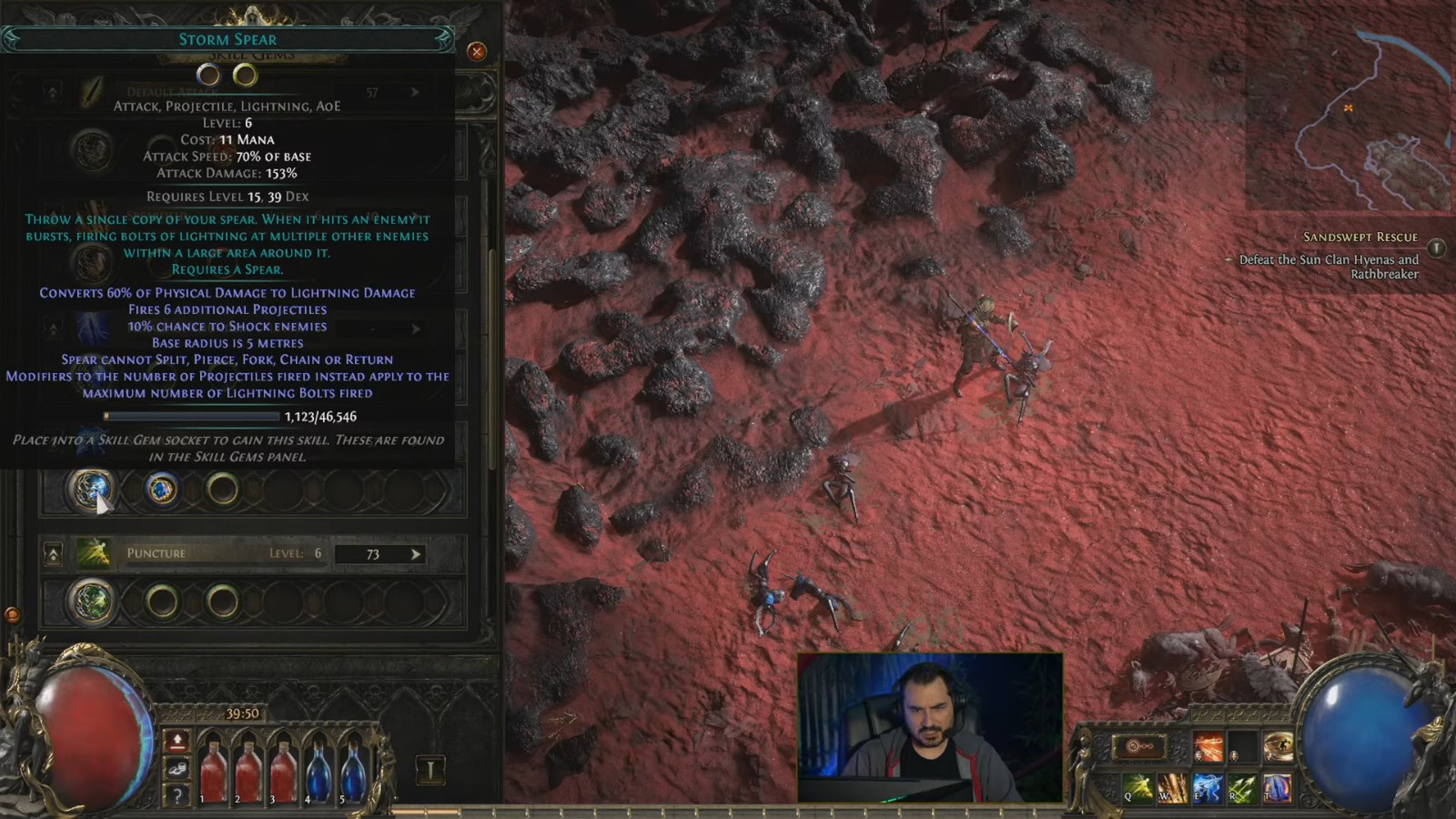Toggle the microphone icon under the red spear skill
This screenshot has height=819, width=1456.
click(1199, 756)
